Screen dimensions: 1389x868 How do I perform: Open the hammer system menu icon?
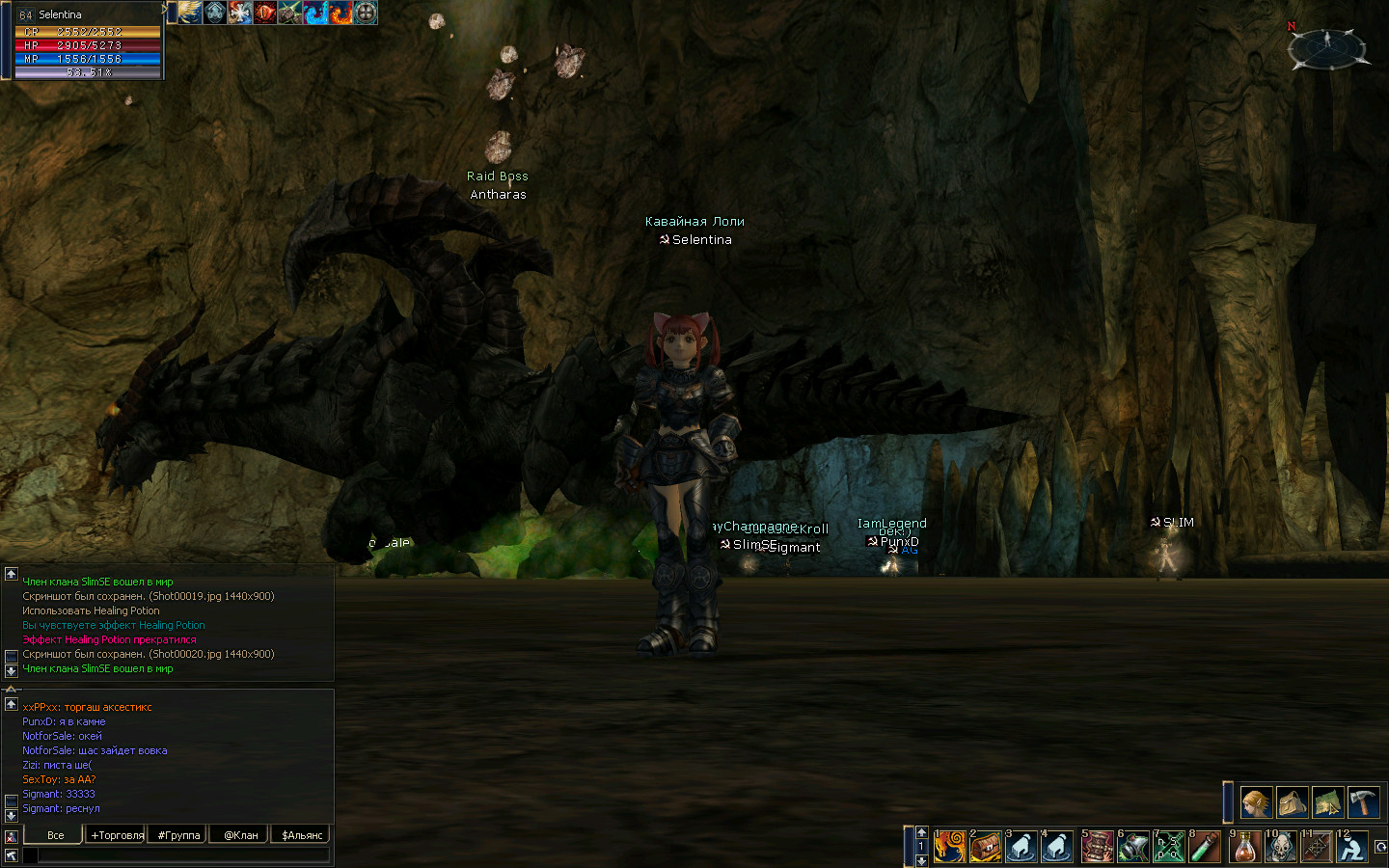click(x=1363, y=802)
